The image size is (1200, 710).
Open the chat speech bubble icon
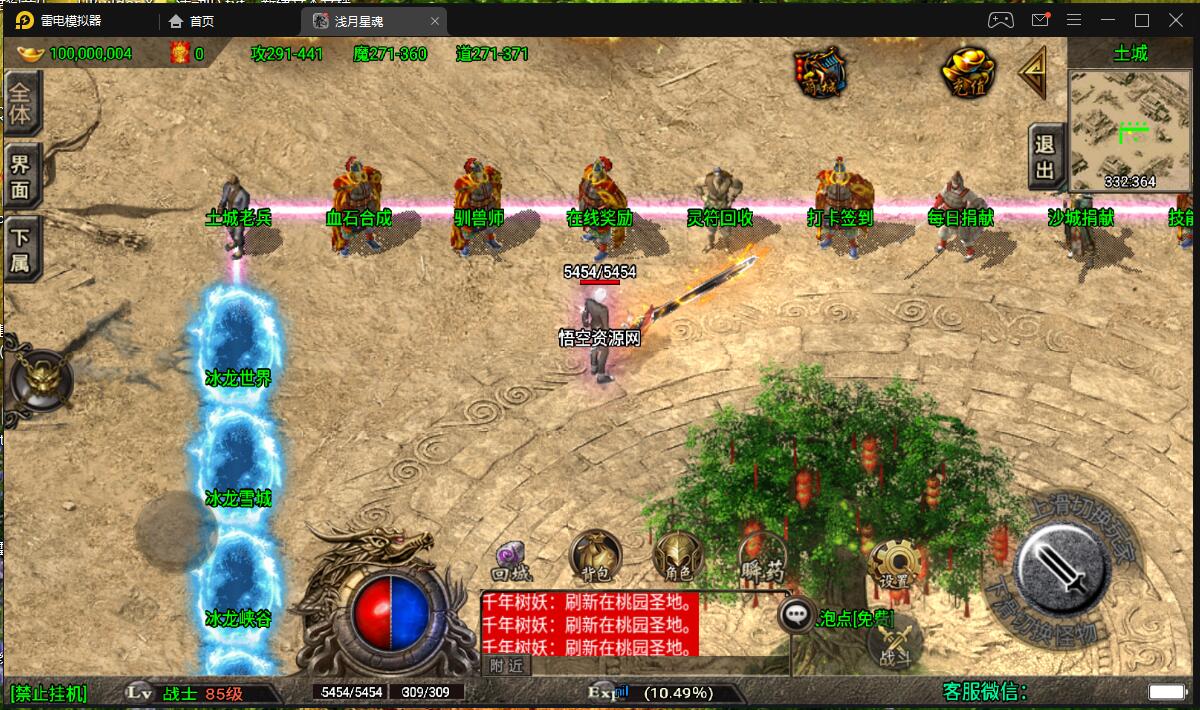[x=797, y=615]
